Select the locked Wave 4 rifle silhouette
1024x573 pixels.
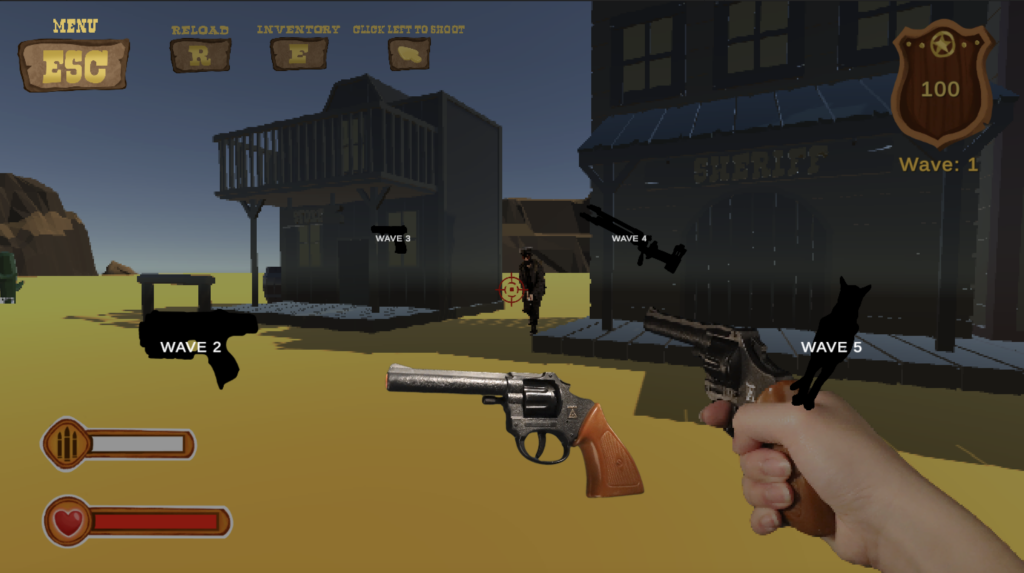click(x=633, y=237)
